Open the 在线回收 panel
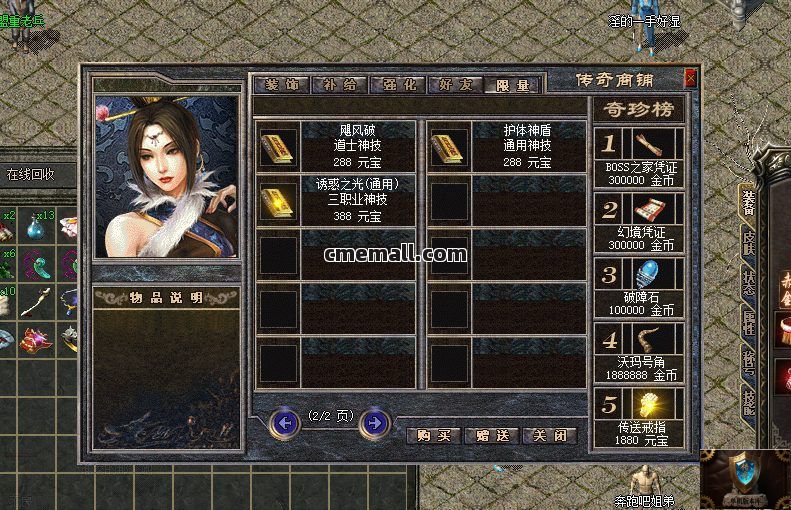Image resolution: width=791 pixels, height=510 pixels. pos(30,174)
